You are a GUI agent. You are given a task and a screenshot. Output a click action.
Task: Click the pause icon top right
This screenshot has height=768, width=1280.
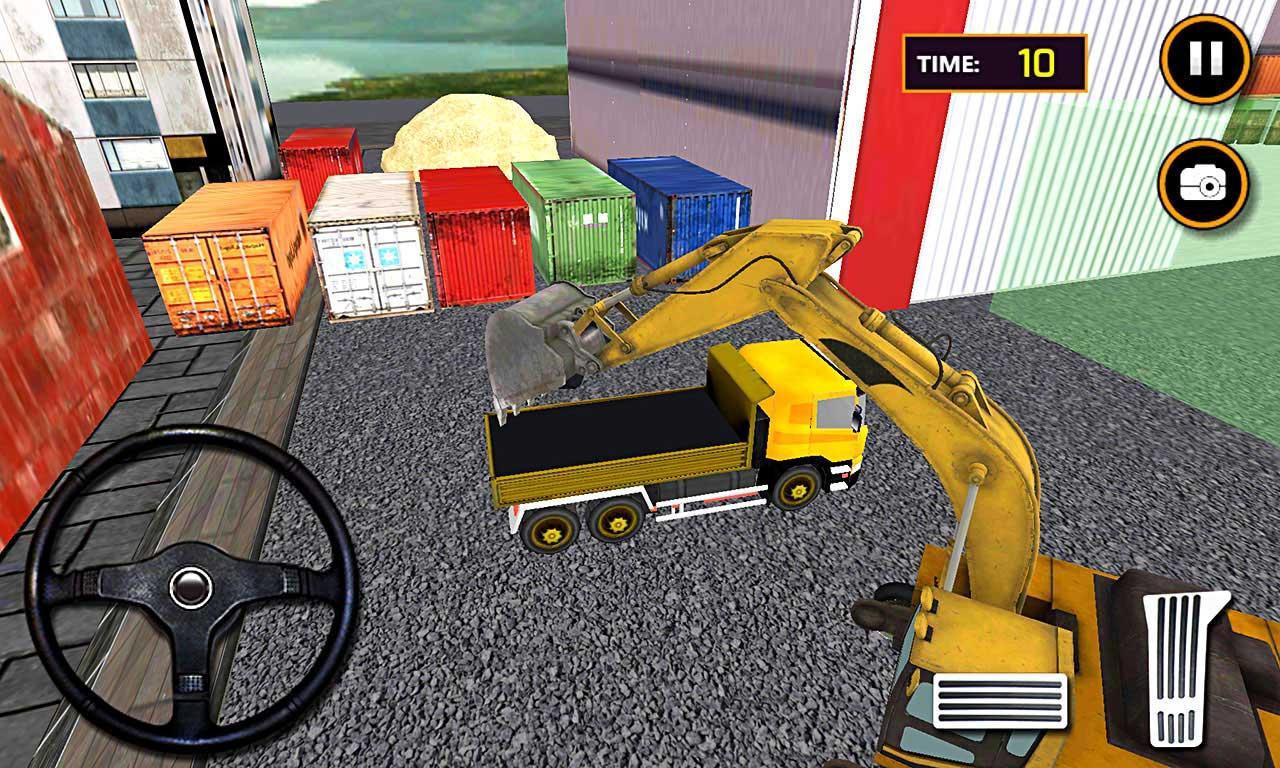pyautogui.click(x=1204, y=60)
